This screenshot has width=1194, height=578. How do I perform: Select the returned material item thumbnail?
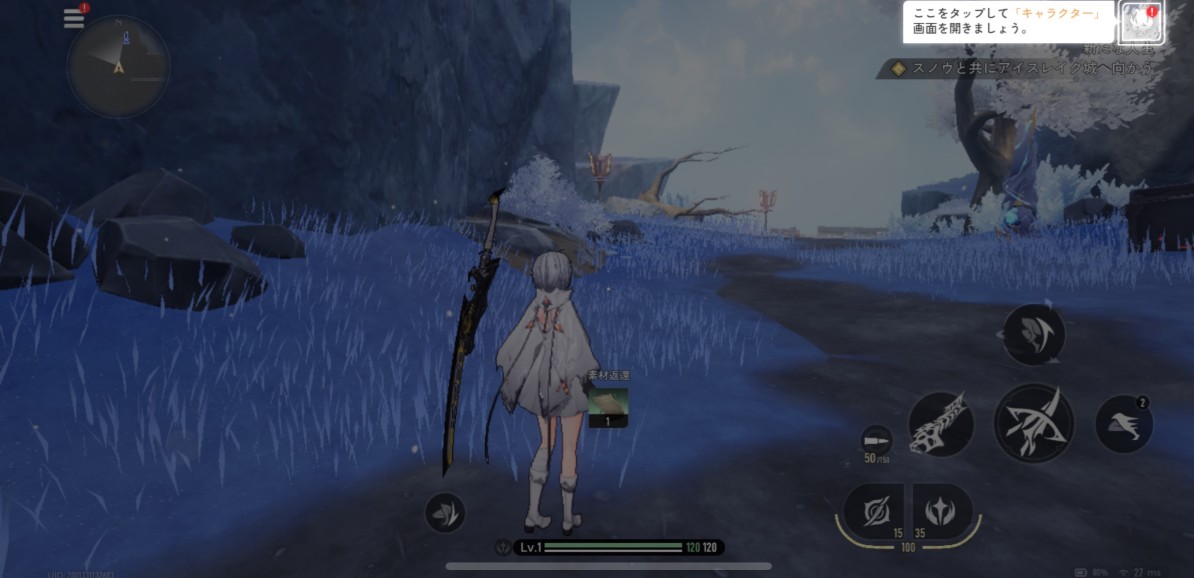click(607, 402)
